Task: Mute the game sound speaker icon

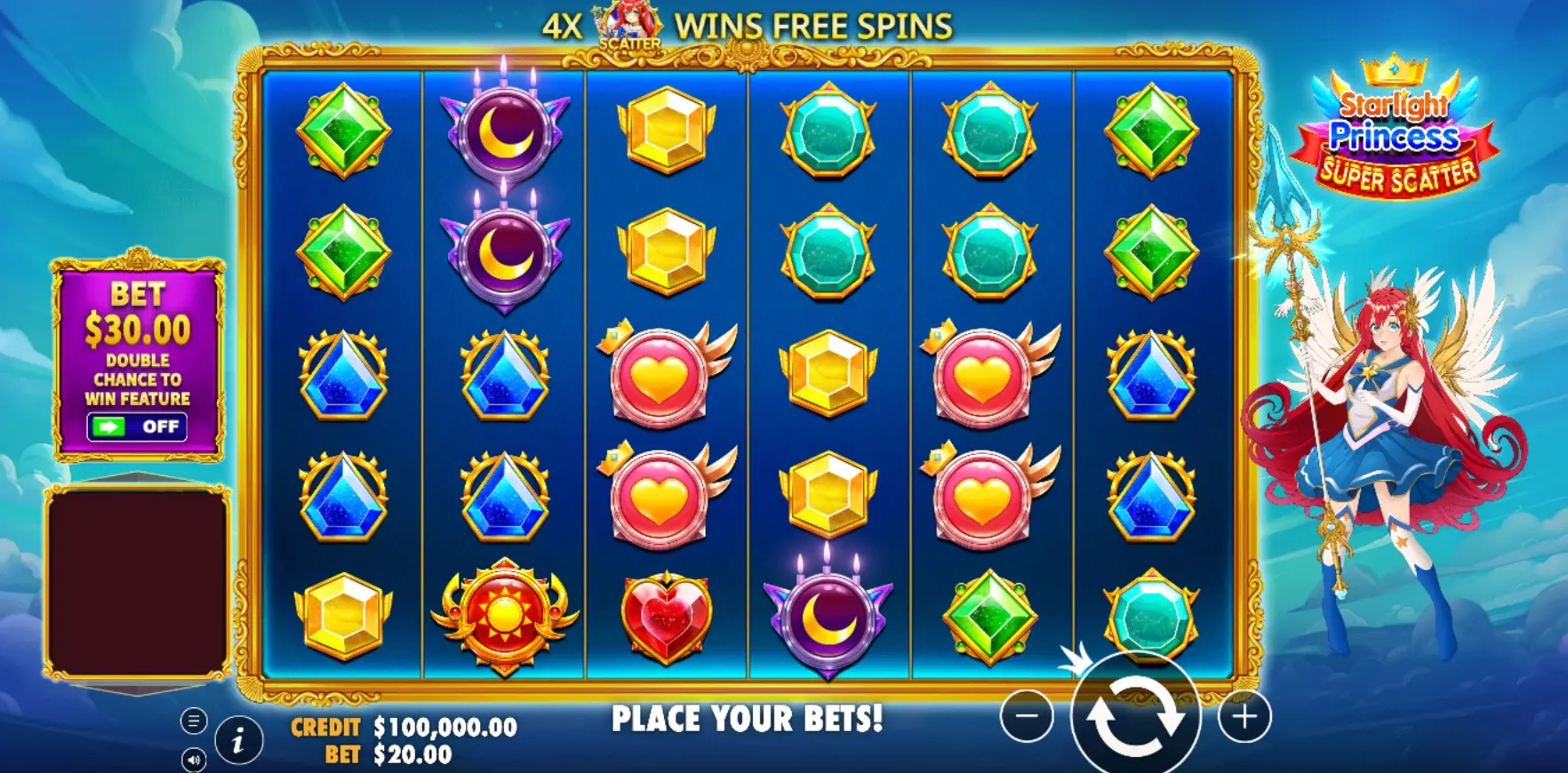Action: point(194,760)
